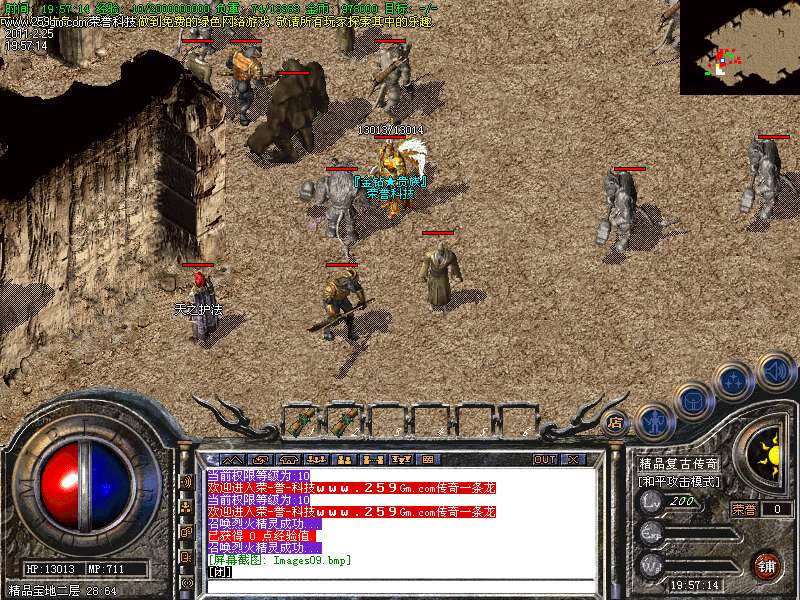The height and width of the screenshot is (600, 800).
Task: Select the first belt slot scroll
Action: (302, 421)
